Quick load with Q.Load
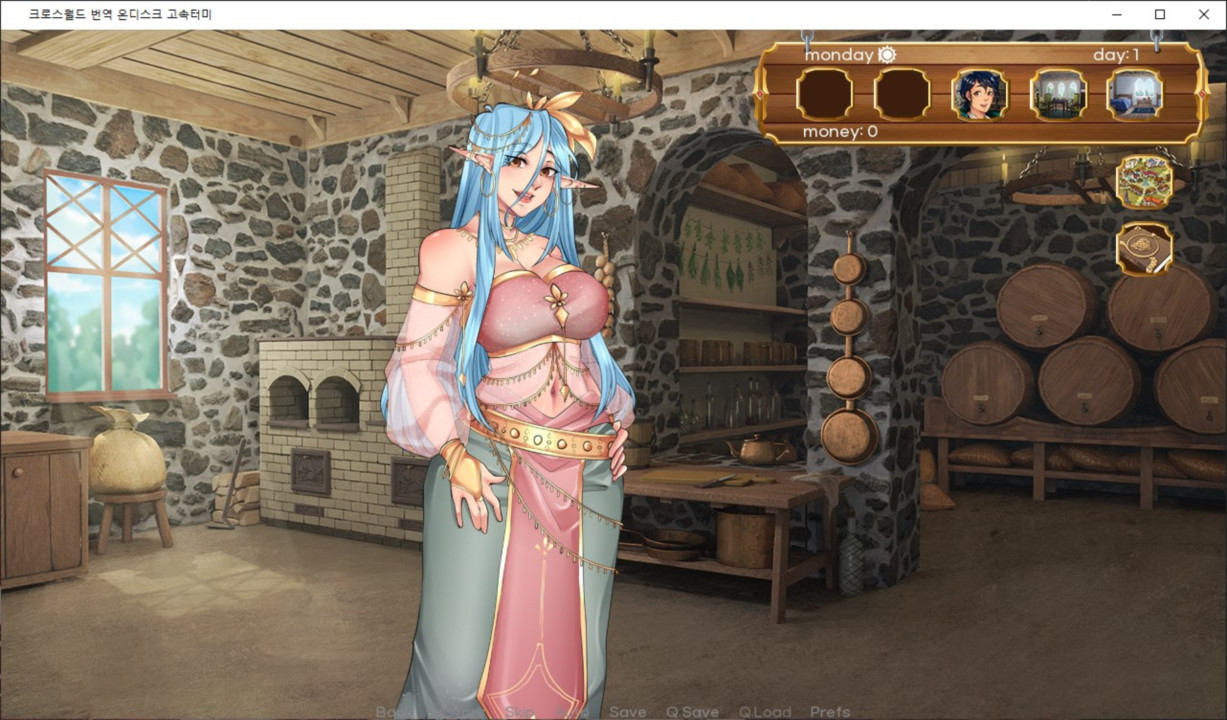The image size is (1227, 720). pos(765,712)
